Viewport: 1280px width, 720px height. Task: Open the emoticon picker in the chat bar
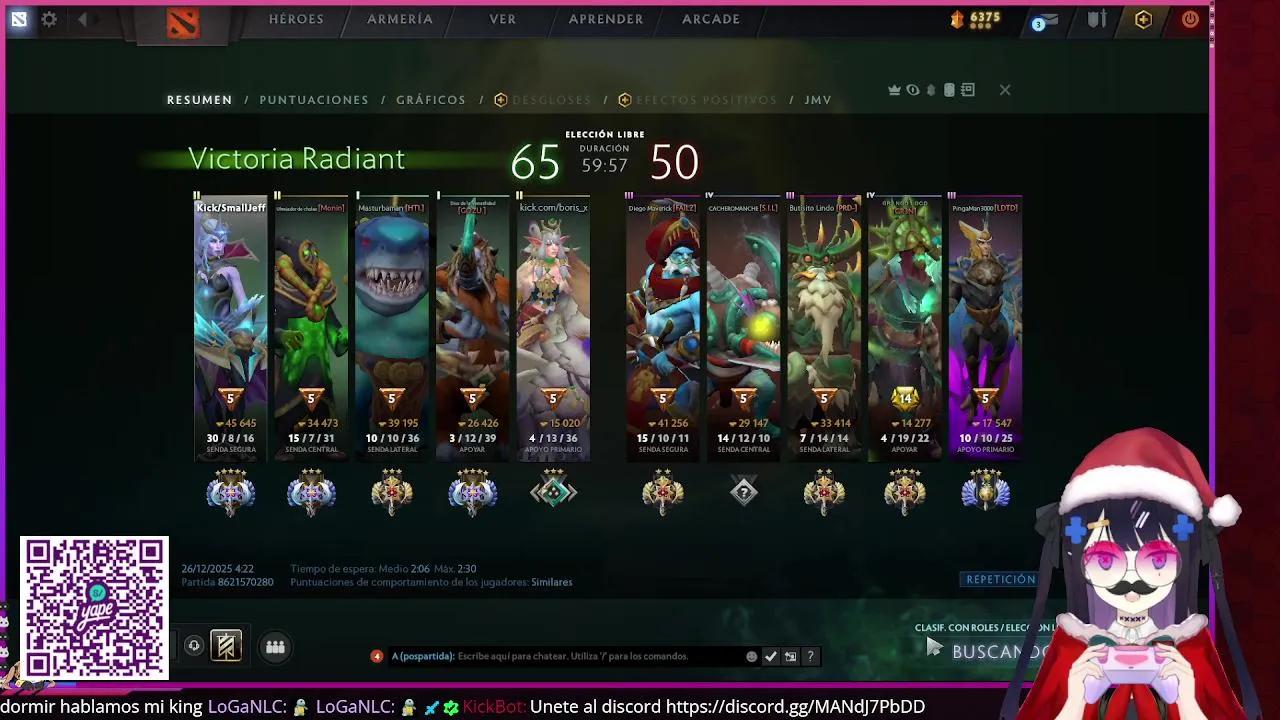click(751, 657)
